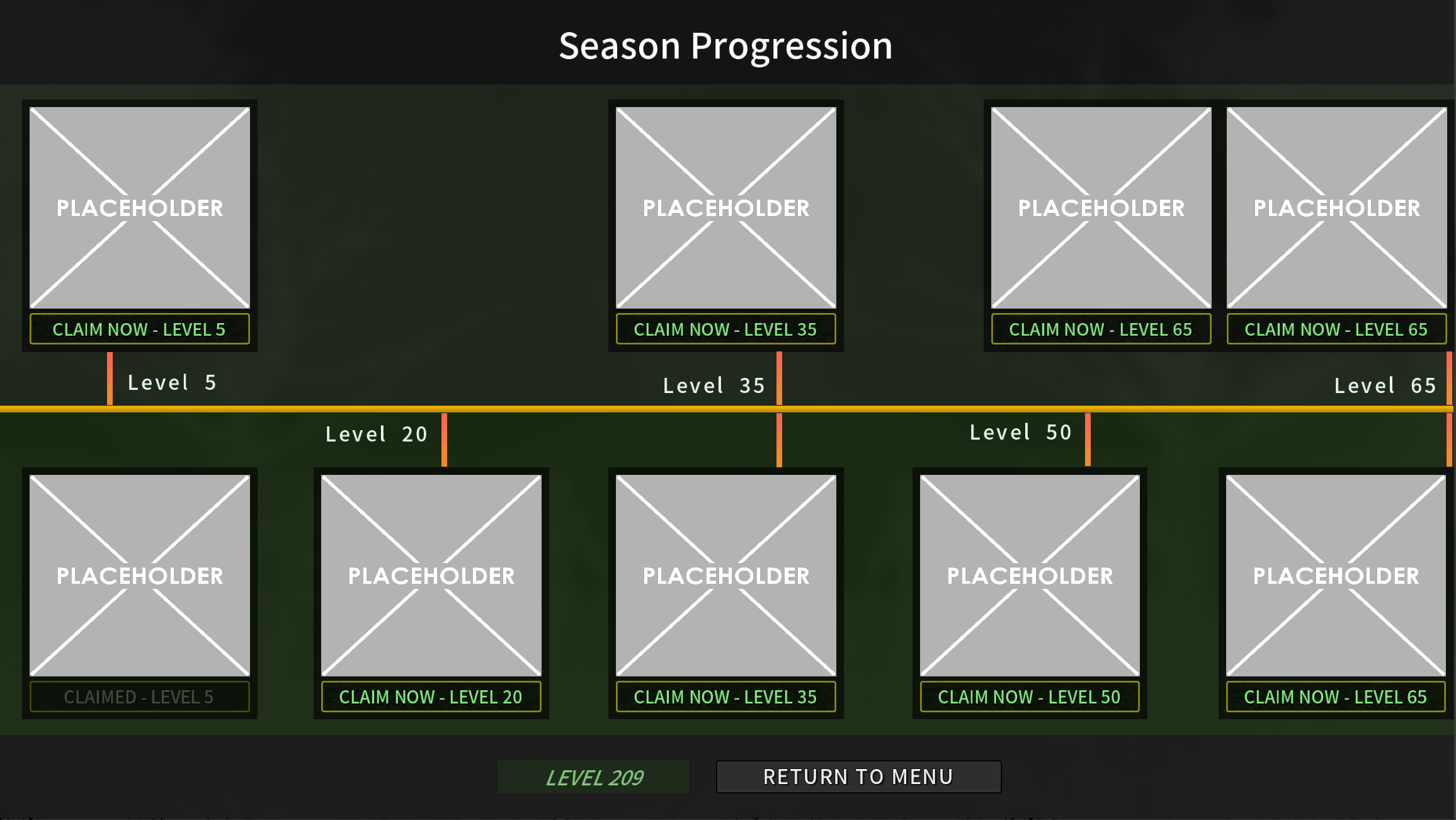Select the Level 5 placeholder reward image
Screen dimensions: 1456x820
(x=139, y=208)
